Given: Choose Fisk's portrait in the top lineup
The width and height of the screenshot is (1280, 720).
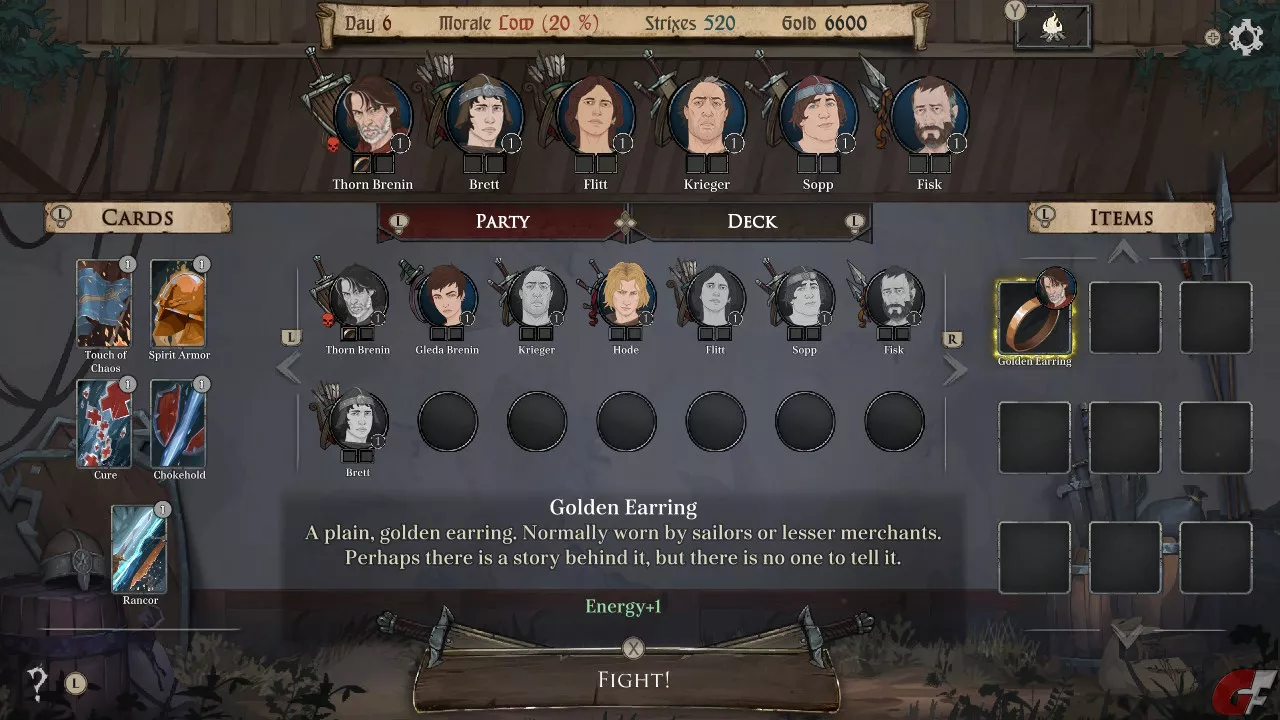Looking at the screenshot, I should click(928, 118).
